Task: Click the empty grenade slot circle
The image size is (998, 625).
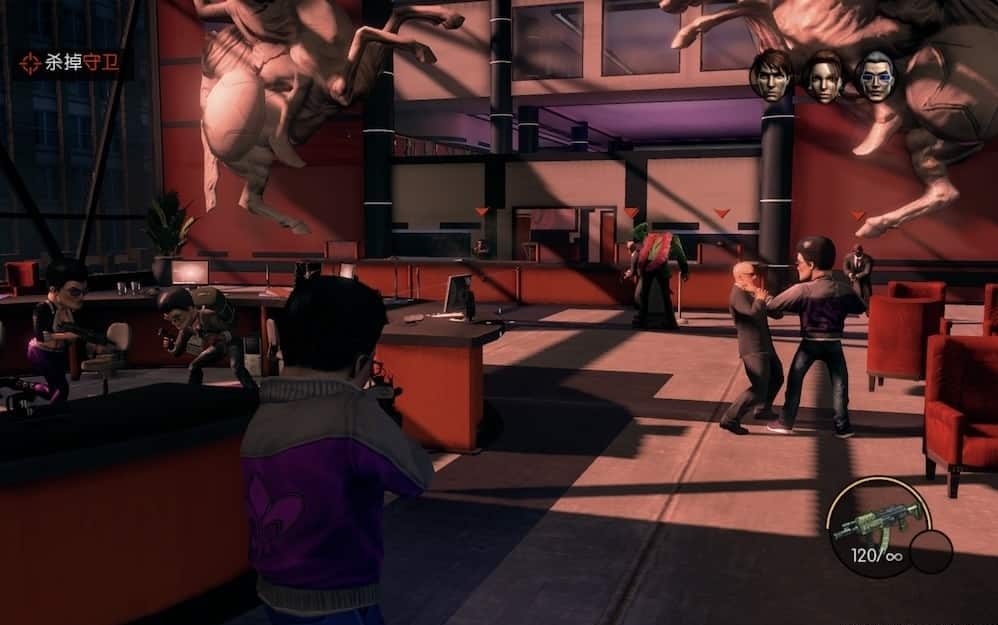Action: click(x=931, y=551)
